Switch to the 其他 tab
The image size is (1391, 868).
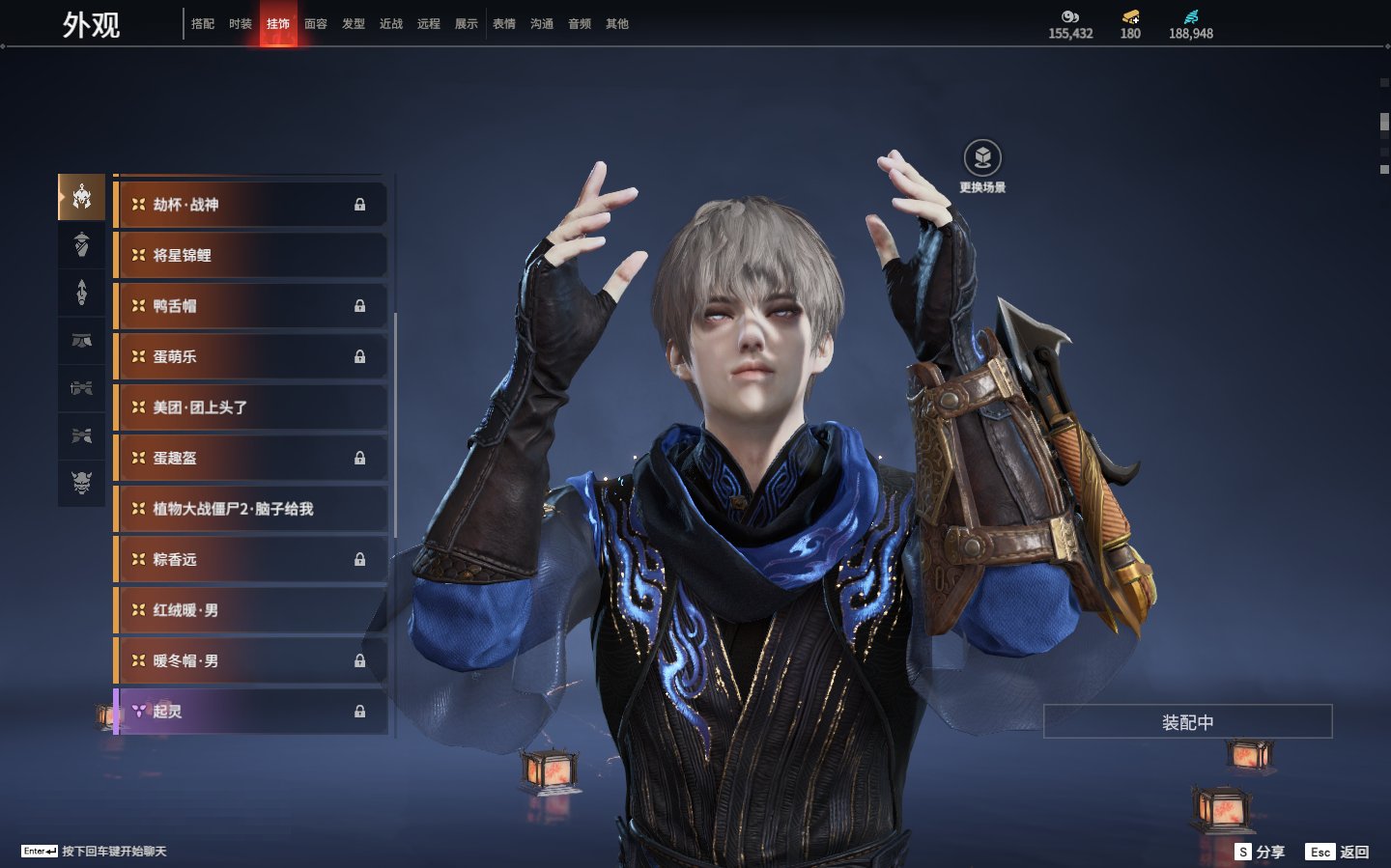(617, 24)
